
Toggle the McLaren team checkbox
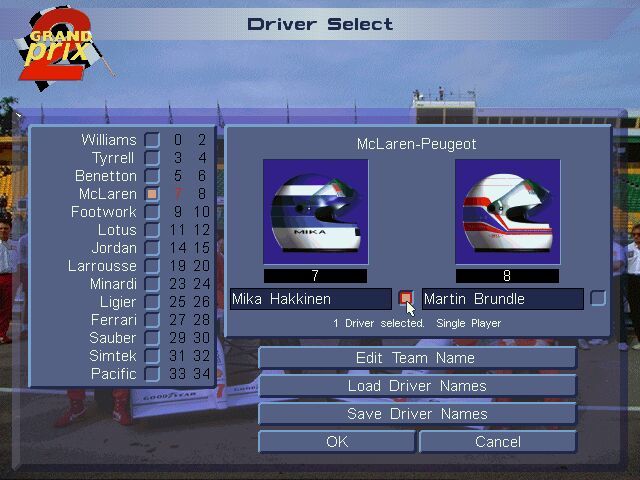click(152, 194)
